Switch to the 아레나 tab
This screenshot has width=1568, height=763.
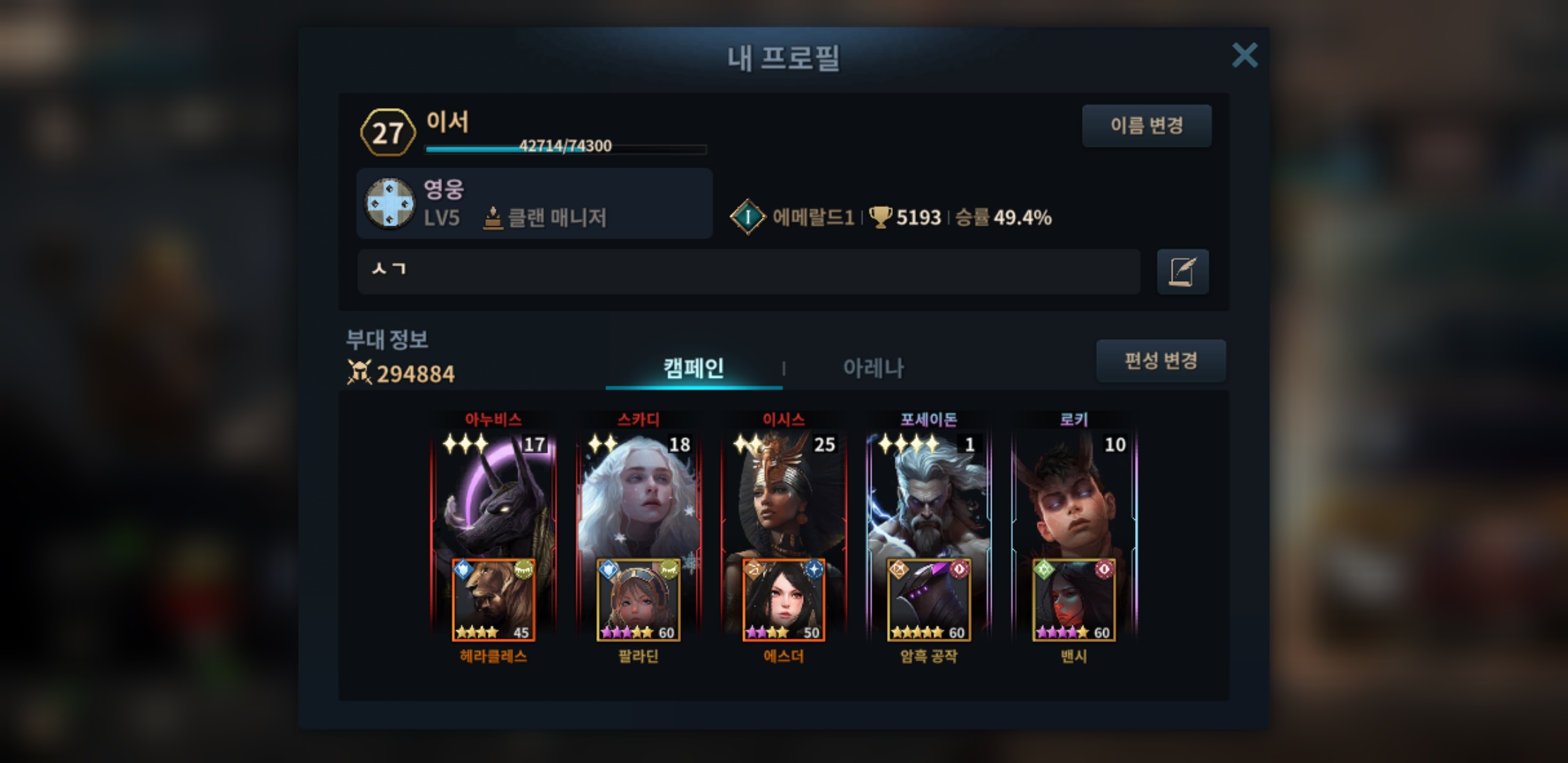click(x=873, y=368)
